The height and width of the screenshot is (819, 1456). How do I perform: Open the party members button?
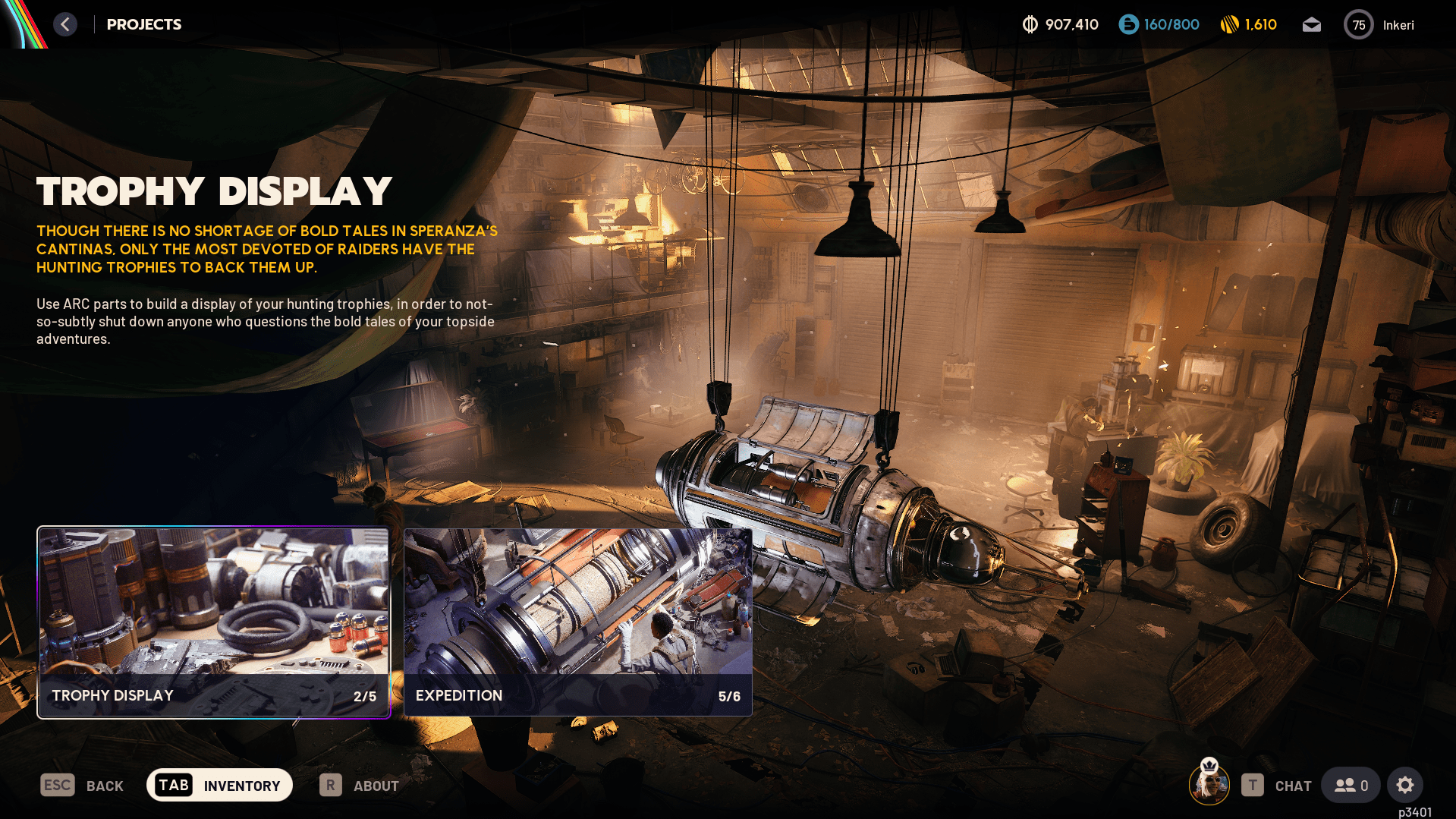[x=1351, y=785]
